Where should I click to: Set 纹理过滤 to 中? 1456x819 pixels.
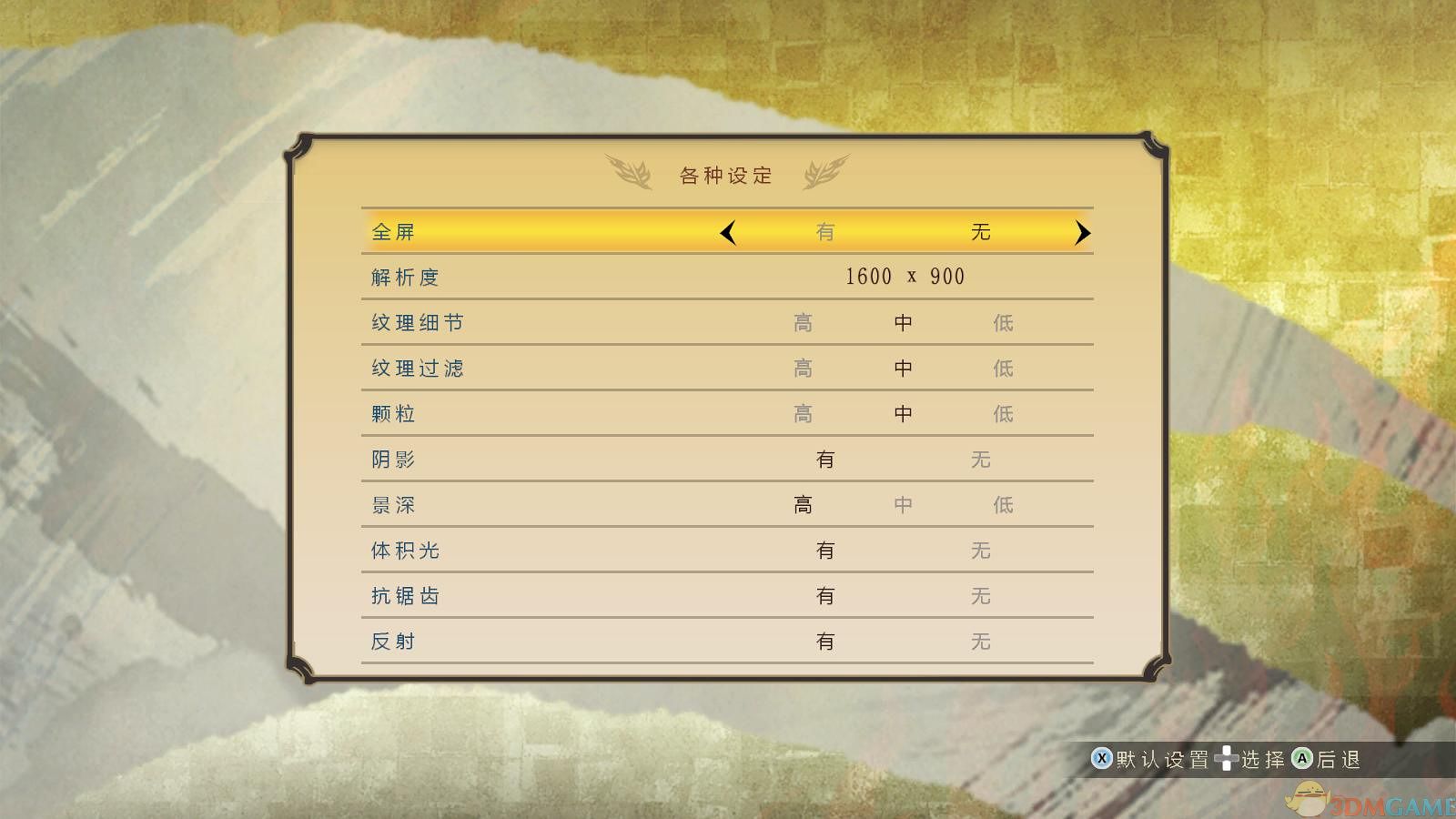[903, 368]
